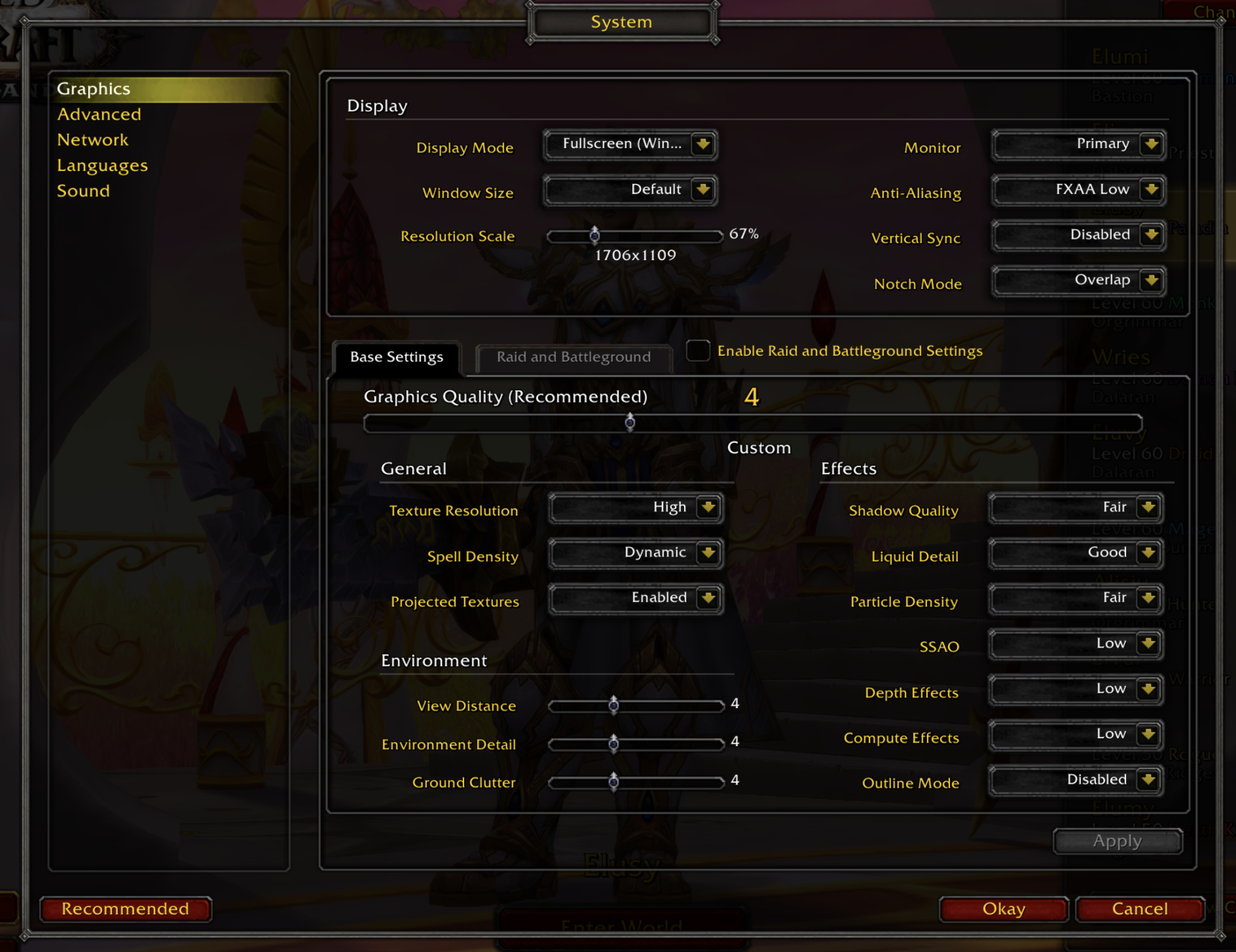The width and height of the screenshot is (1236, 952).
Task: Open the Vertical Sync dropdown arrow
Action: [x=1151, y=235]
